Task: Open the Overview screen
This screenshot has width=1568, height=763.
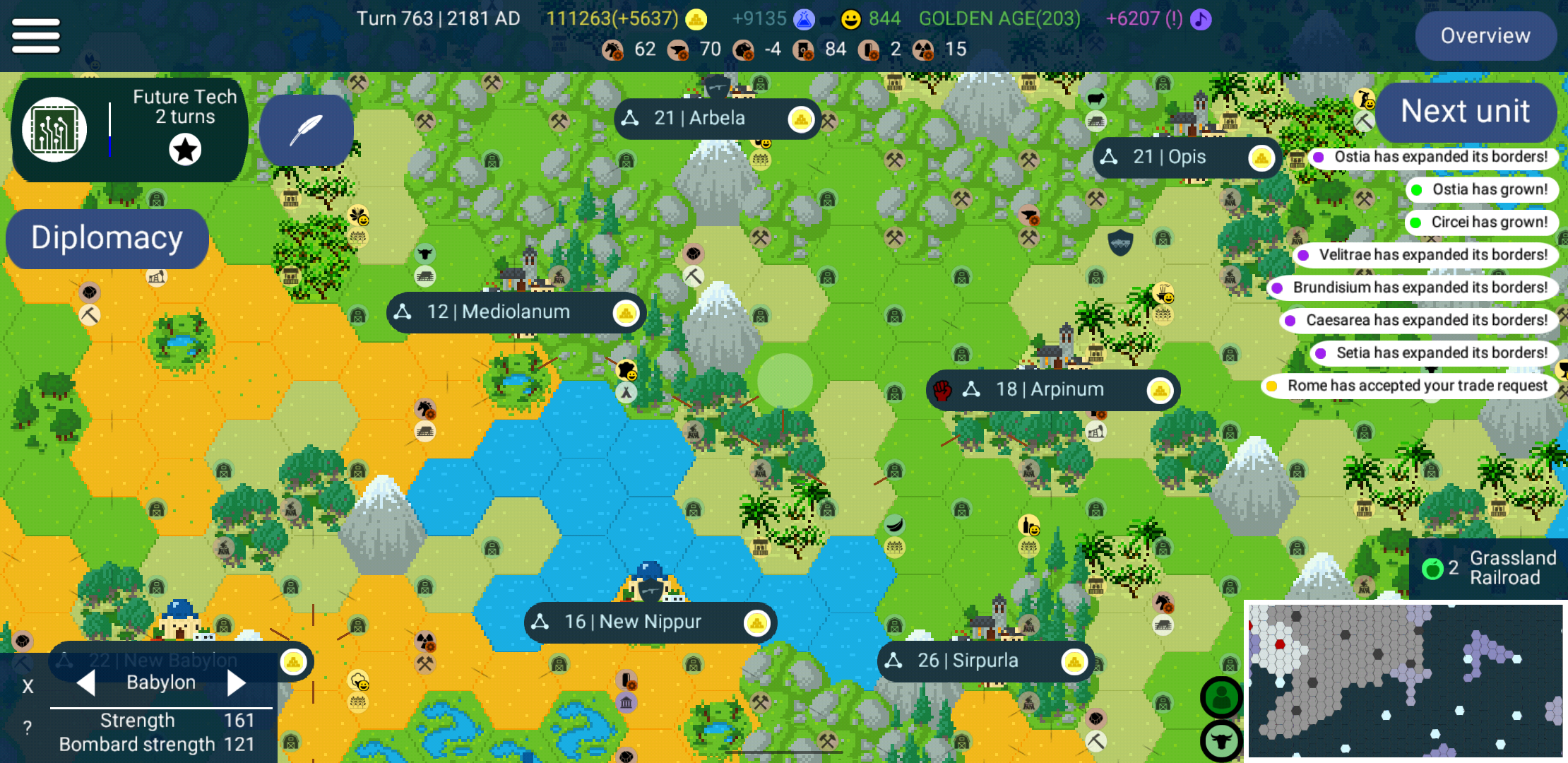Action: 1486,35
